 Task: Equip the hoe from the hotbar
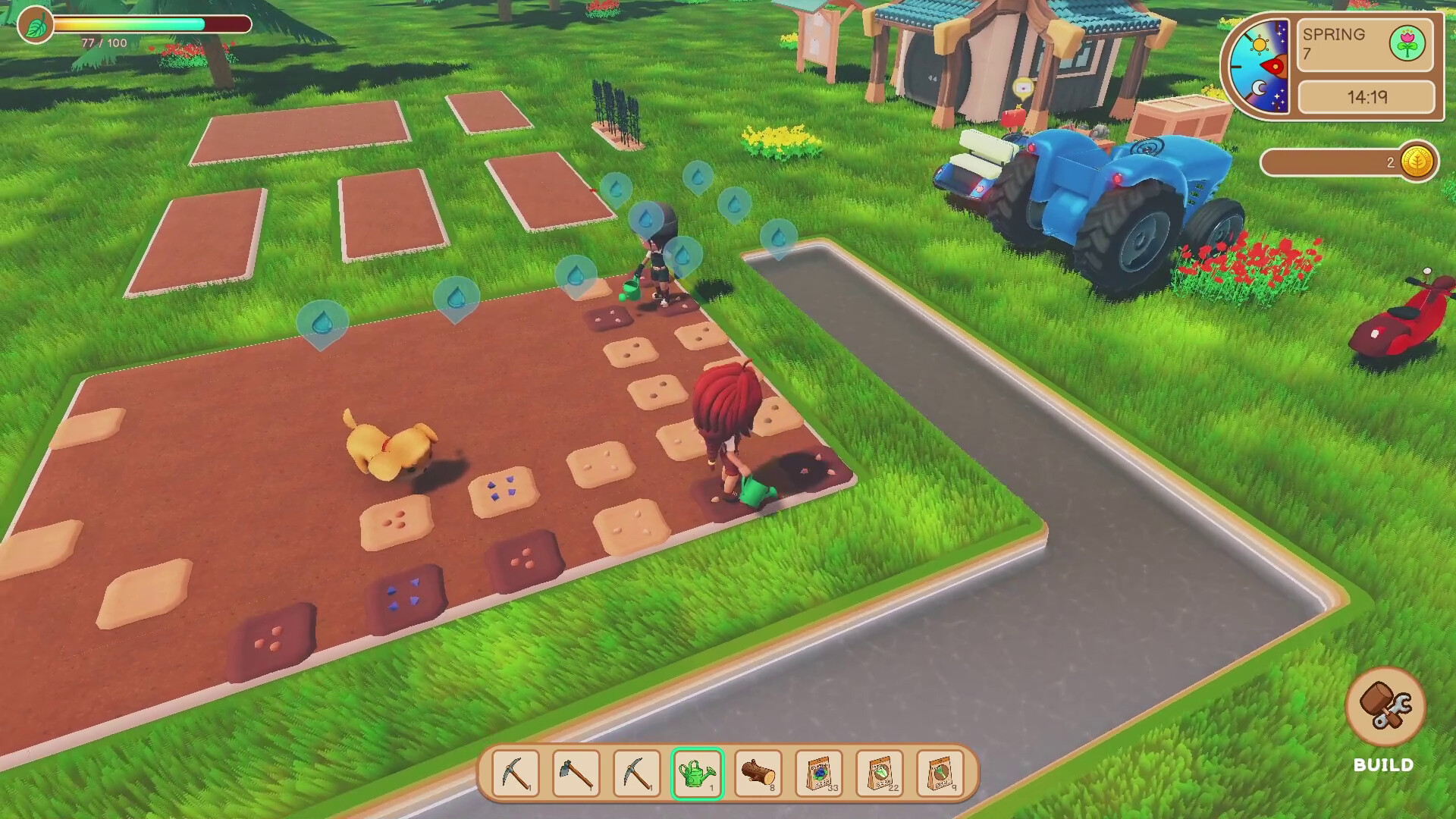pyautogui.click(x=576, y=770)
